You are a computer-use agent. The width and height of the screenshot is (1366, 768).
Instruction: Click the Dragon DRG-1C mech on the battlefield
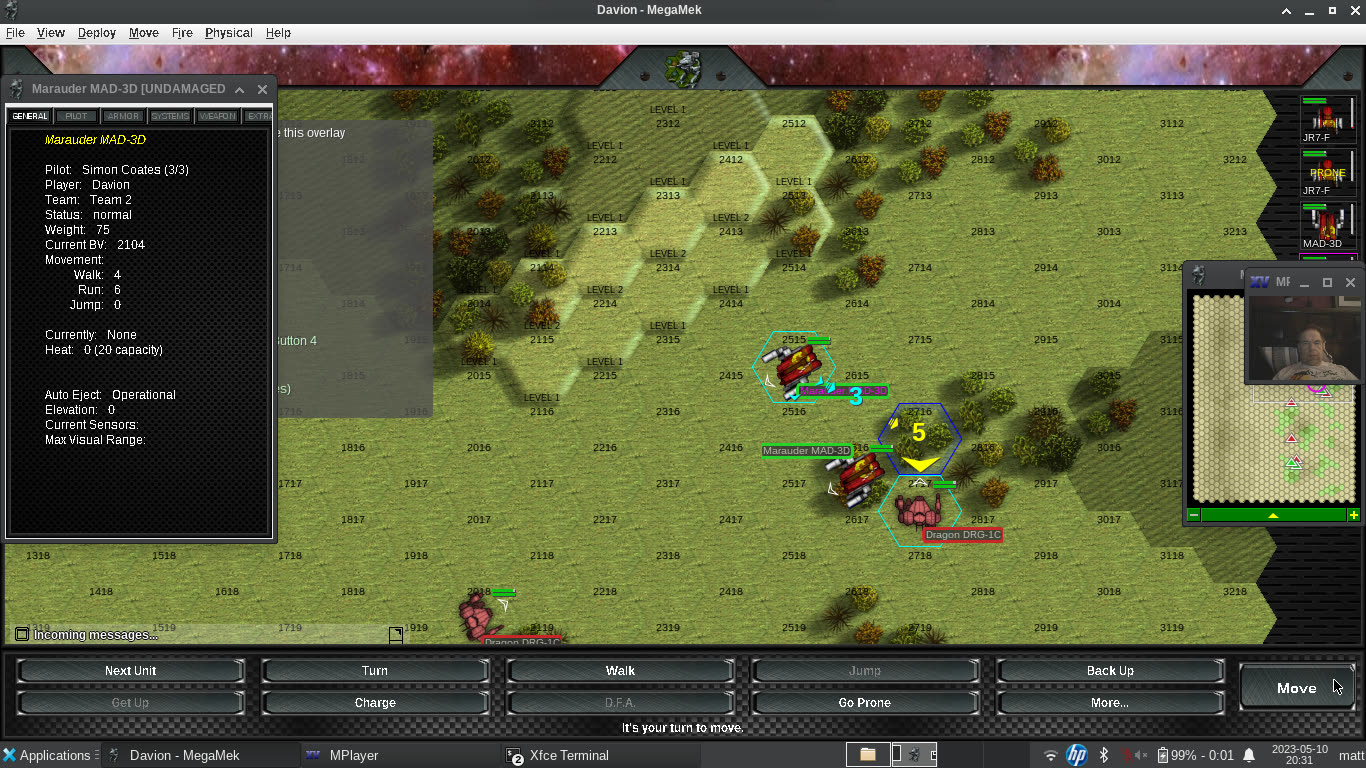918,510
